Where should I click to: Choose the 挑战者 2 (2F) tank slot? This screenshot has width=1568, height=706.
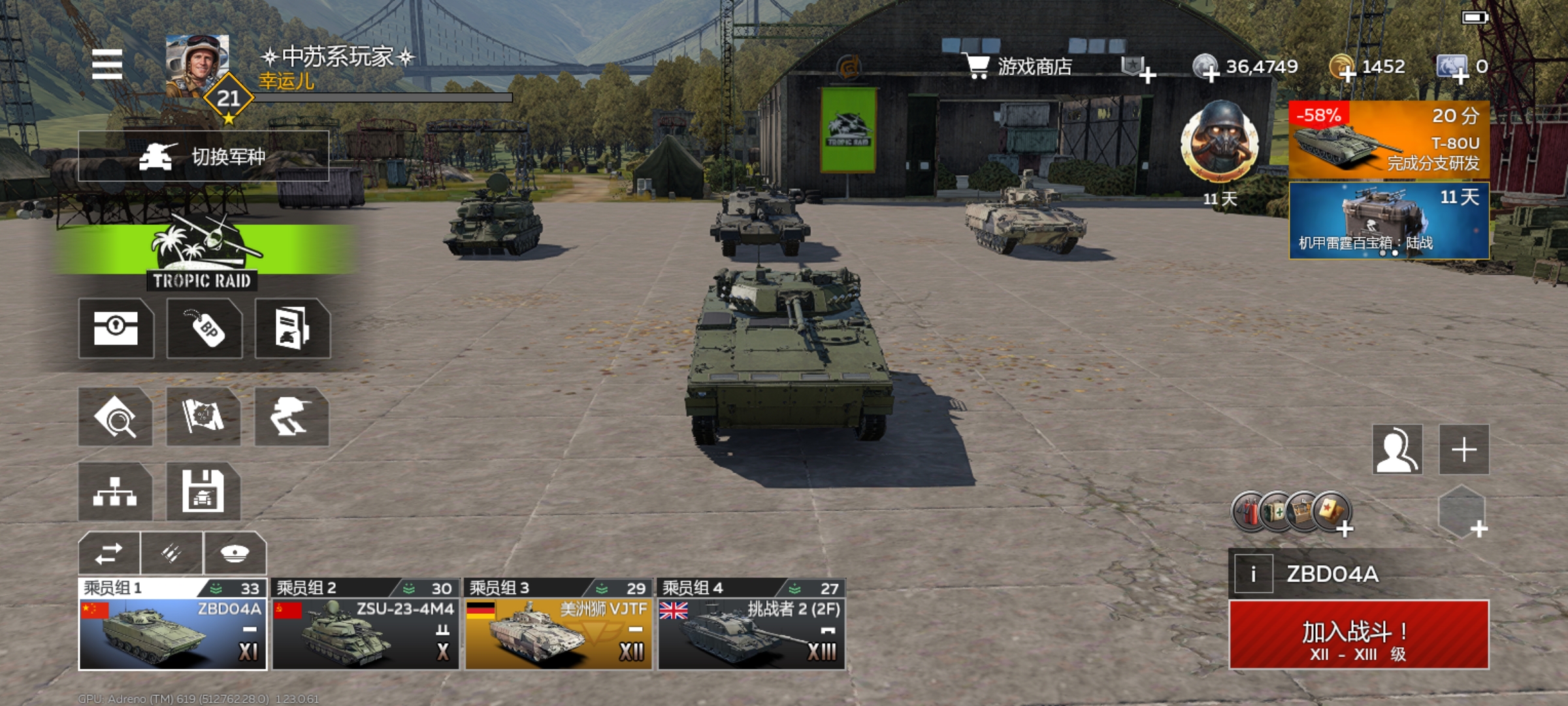pos(751,625)
